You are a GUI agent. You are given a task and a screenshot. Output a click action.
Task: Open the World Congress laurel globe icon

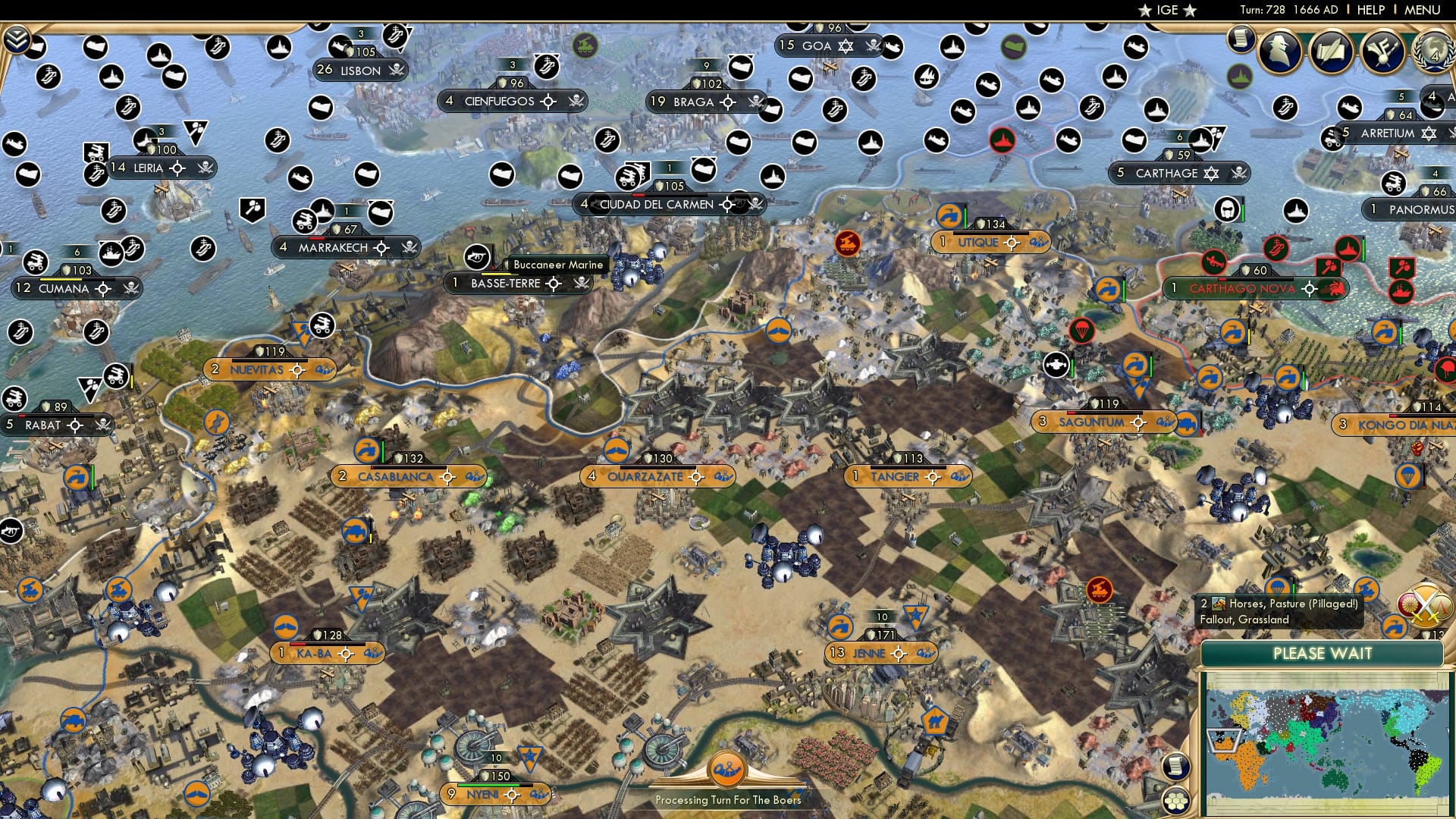click(x=1432, y=52)
